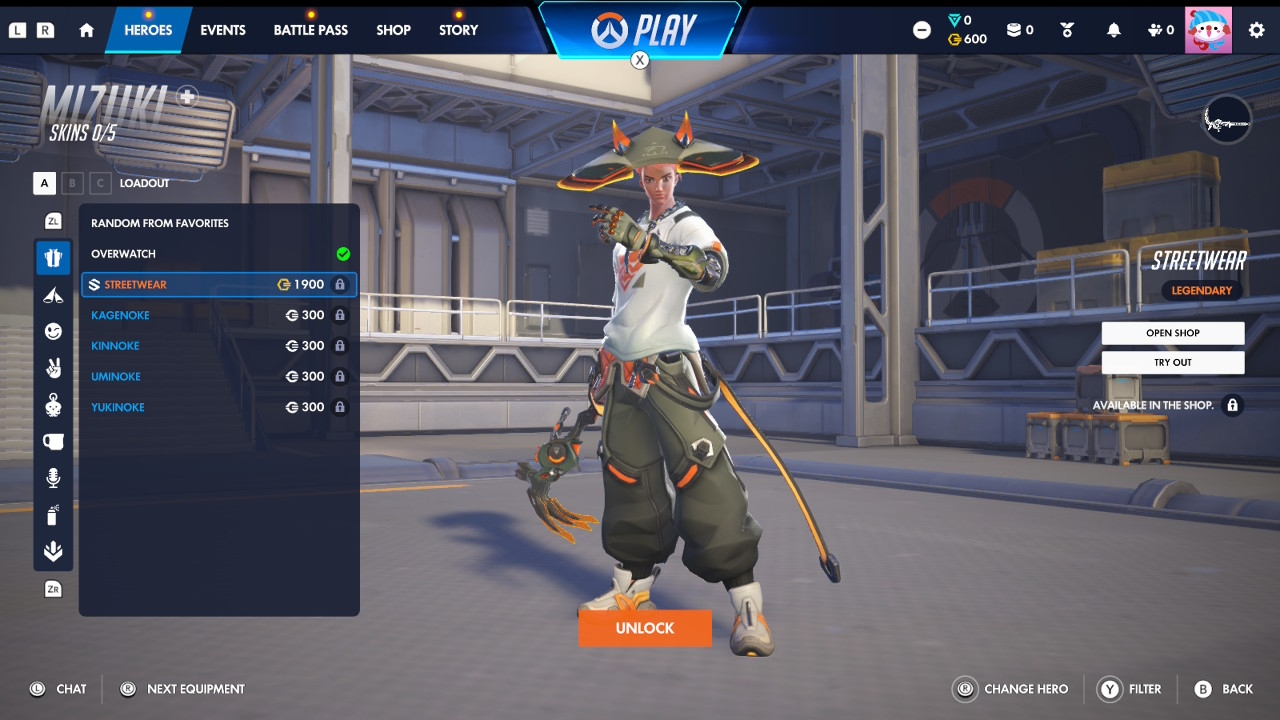Open the voice lines microphone category
The height and width of the screenshot is (720, 1280).
pyautogui.click(x=53, y=478)
